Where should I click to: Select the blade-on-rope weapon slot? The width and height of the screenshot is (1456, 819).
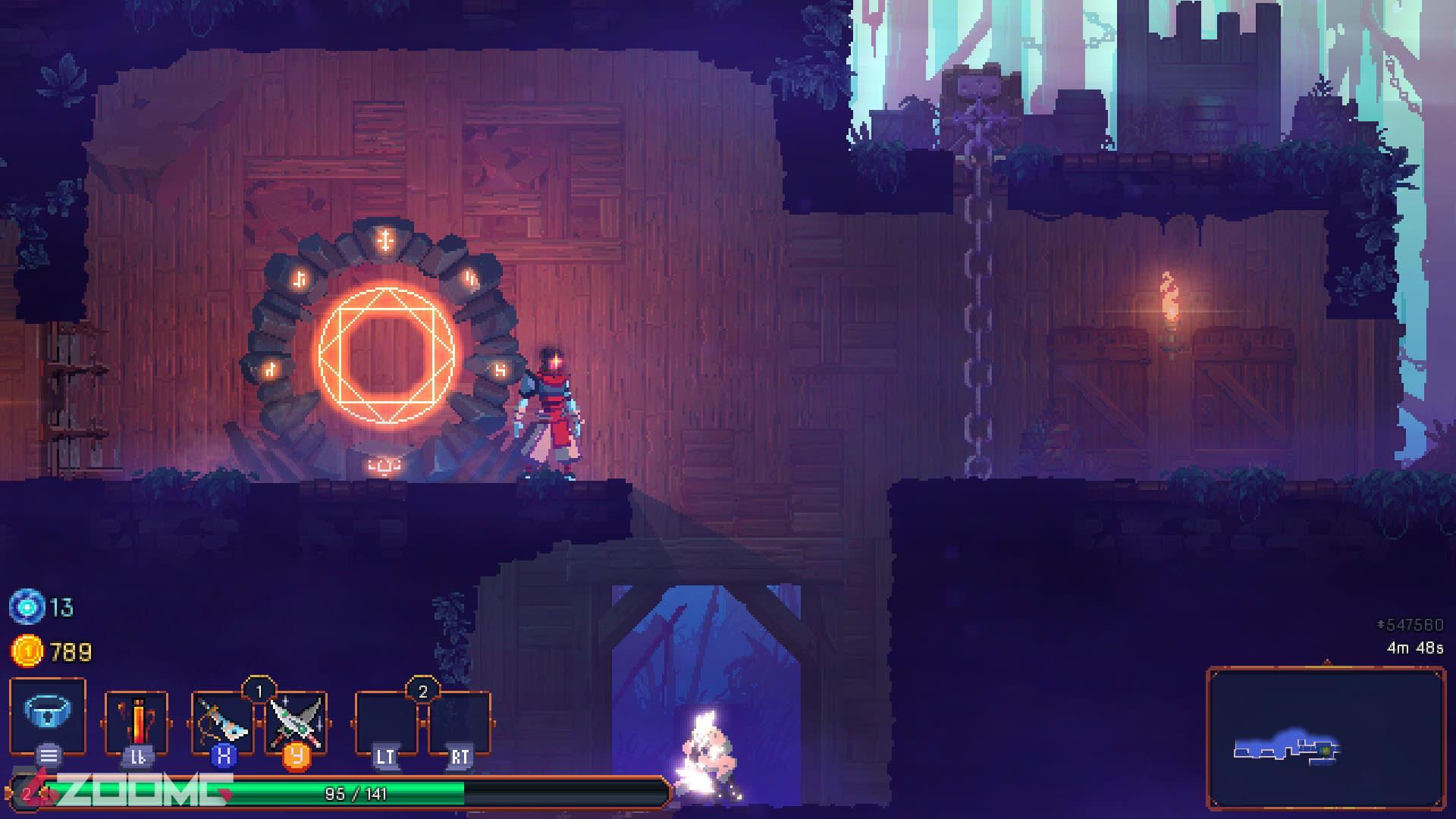[221, 721]
